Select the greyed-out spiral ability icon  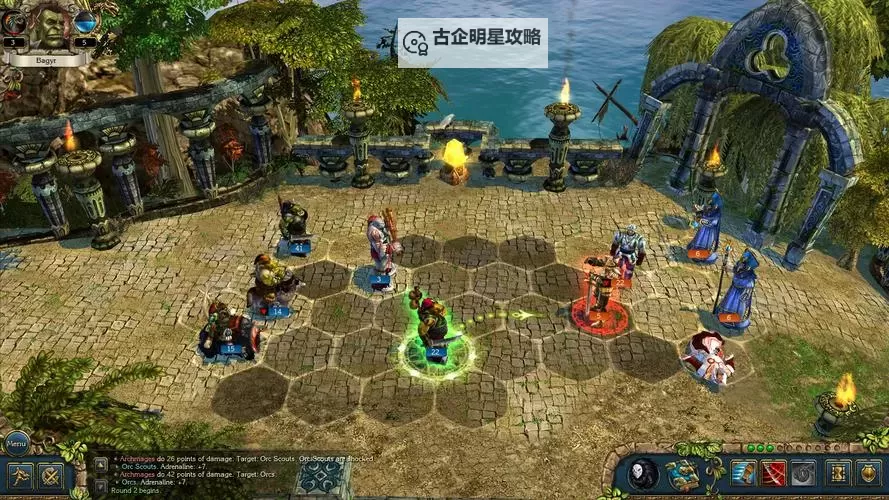pyautogui.click(x=802, y=473)
